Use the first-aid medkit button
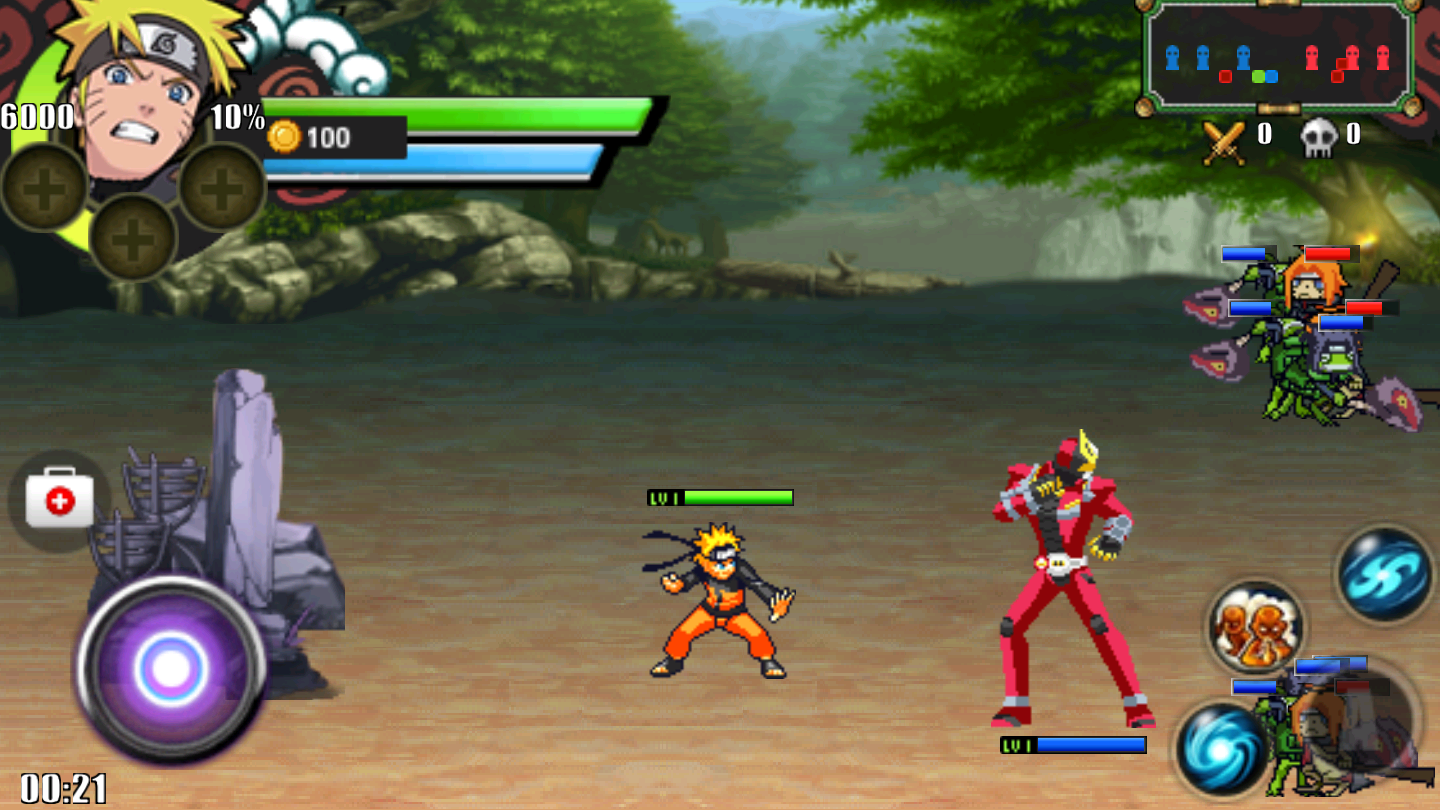This screenshot has width=1440, height=810. 59,498
